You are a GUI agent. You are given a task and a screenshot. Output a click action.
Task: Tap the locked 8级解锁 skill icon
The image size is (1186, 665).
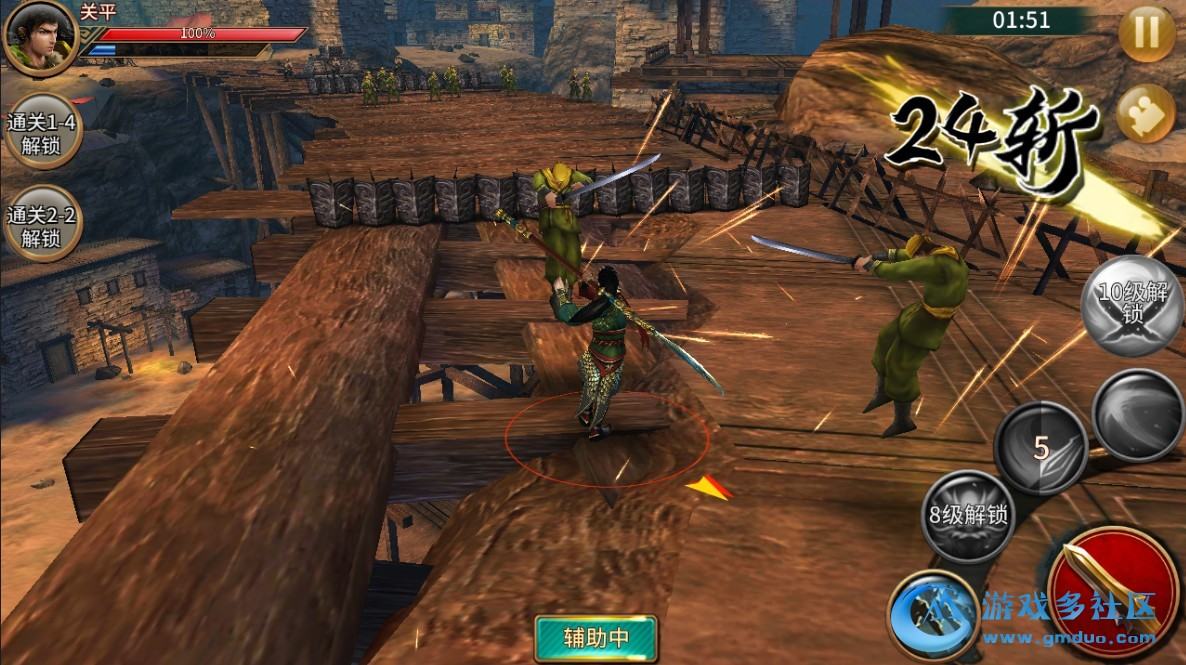pyautogui.click(x=966, y=516)
